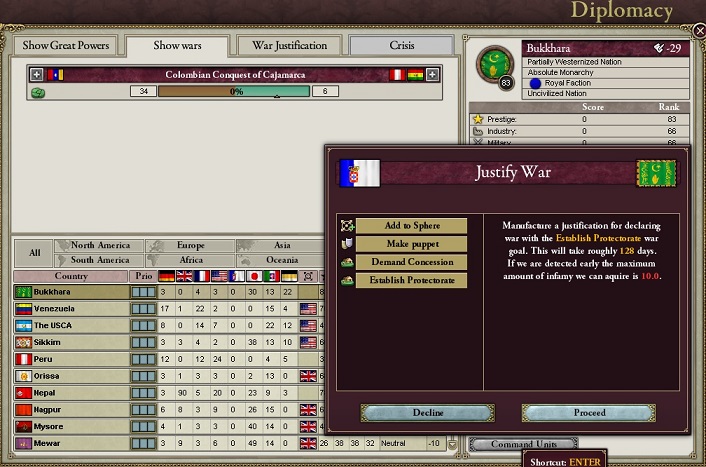Filter the list by South America

pyautogui.click(x=100, y=260)
